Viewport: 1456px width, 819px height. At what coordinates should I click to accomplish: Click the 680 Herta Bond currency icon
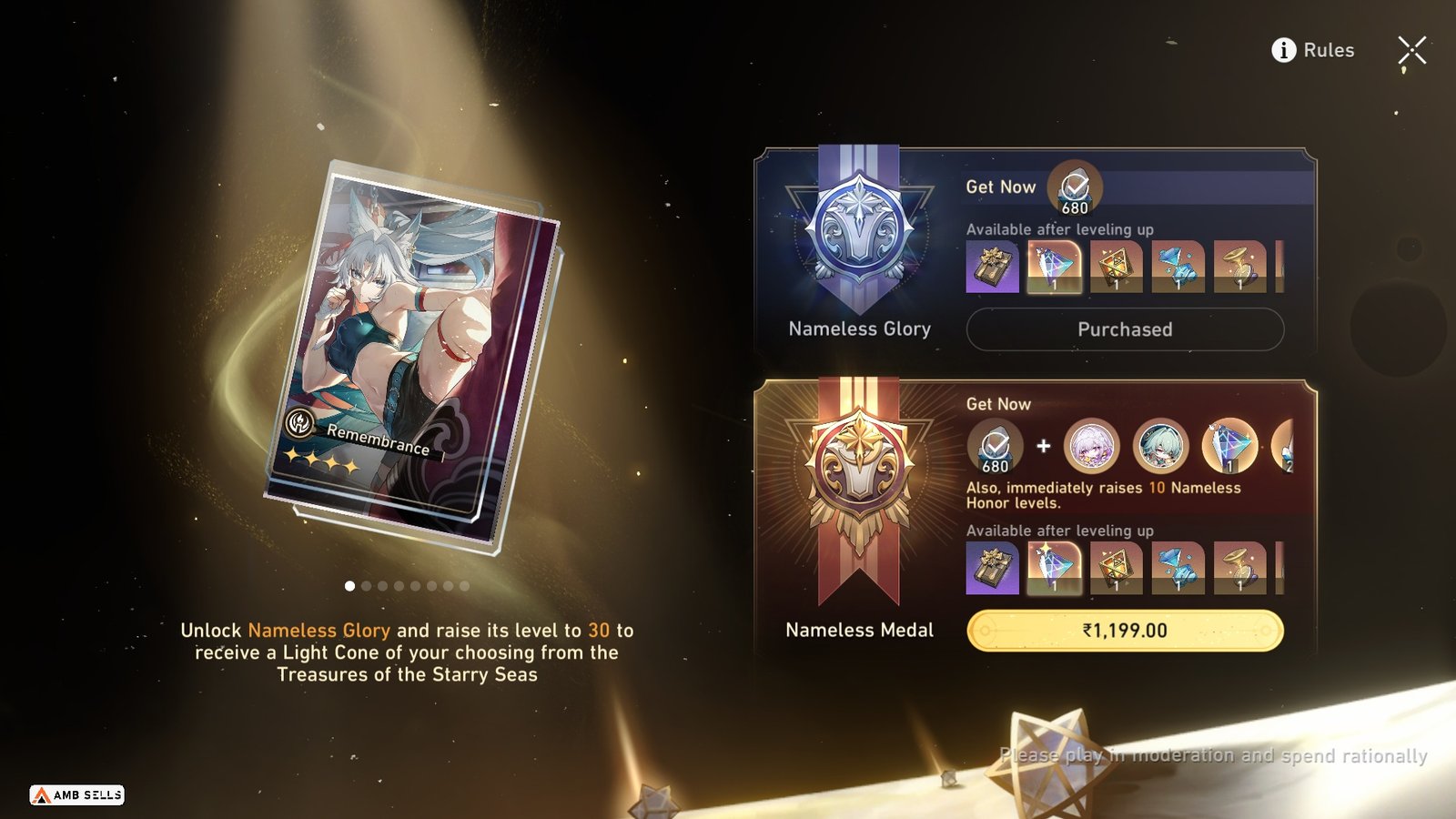coord(1074,188)
